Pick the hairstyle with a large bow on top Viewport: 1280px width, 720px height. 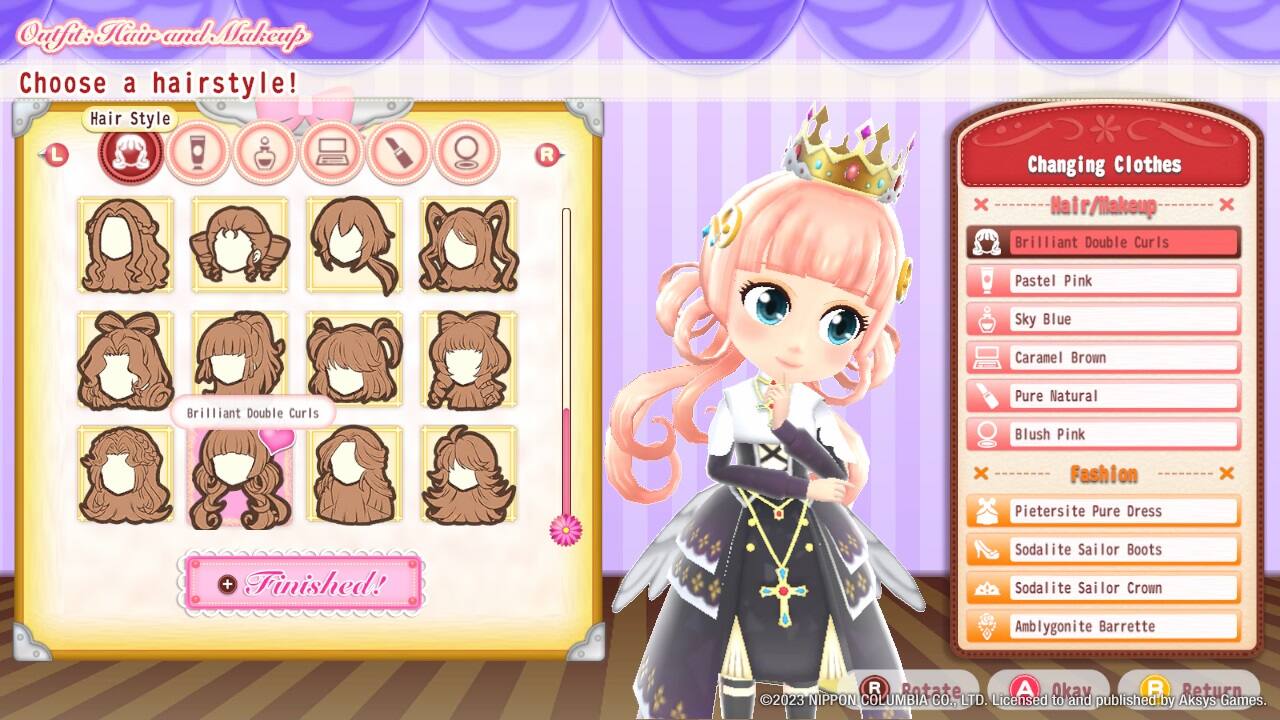pyautogui.click(x=125, y=360)
